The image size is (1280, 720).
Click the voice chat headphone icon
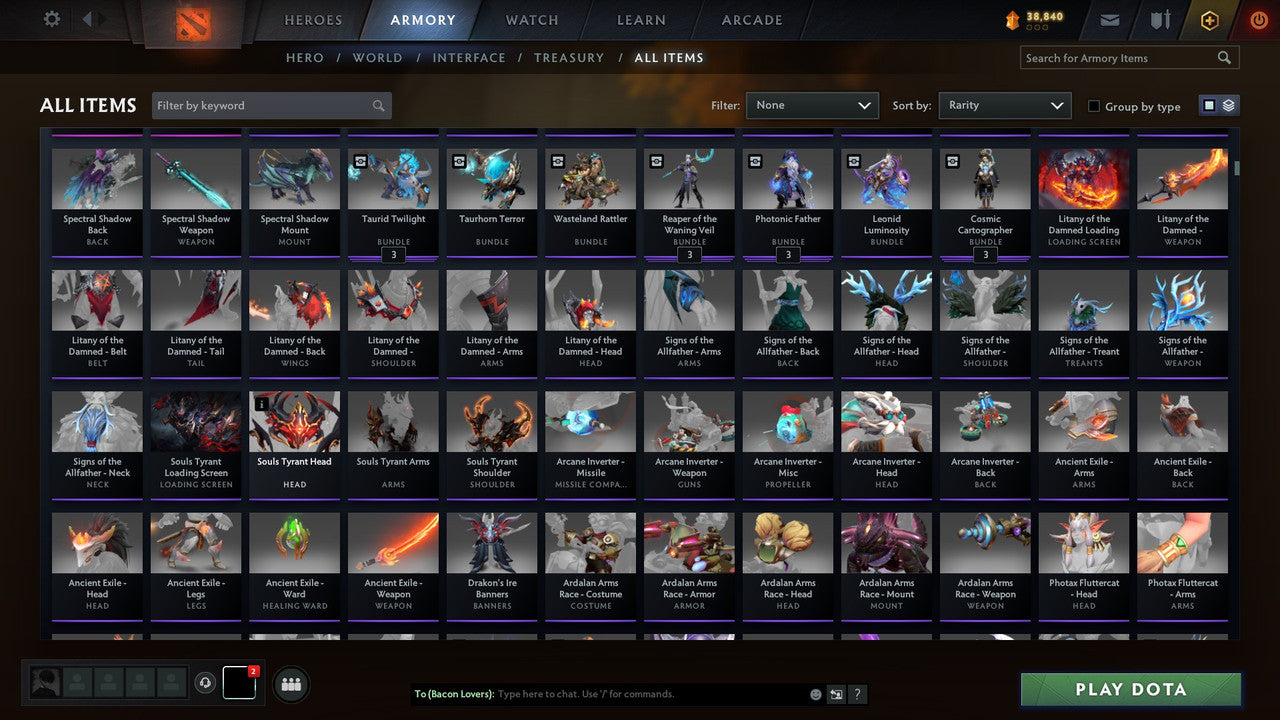207,682
